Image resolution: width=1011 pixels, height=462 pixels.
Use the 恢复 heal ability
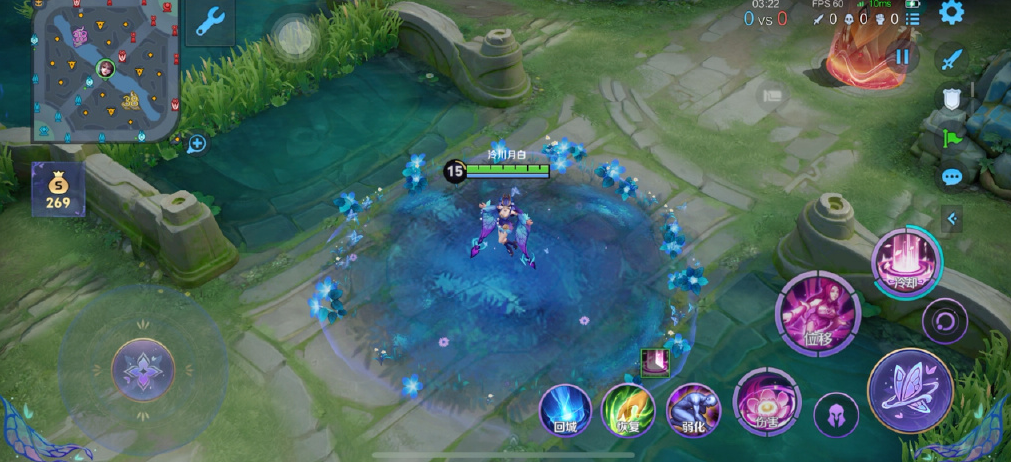click(x=628, y=410)
